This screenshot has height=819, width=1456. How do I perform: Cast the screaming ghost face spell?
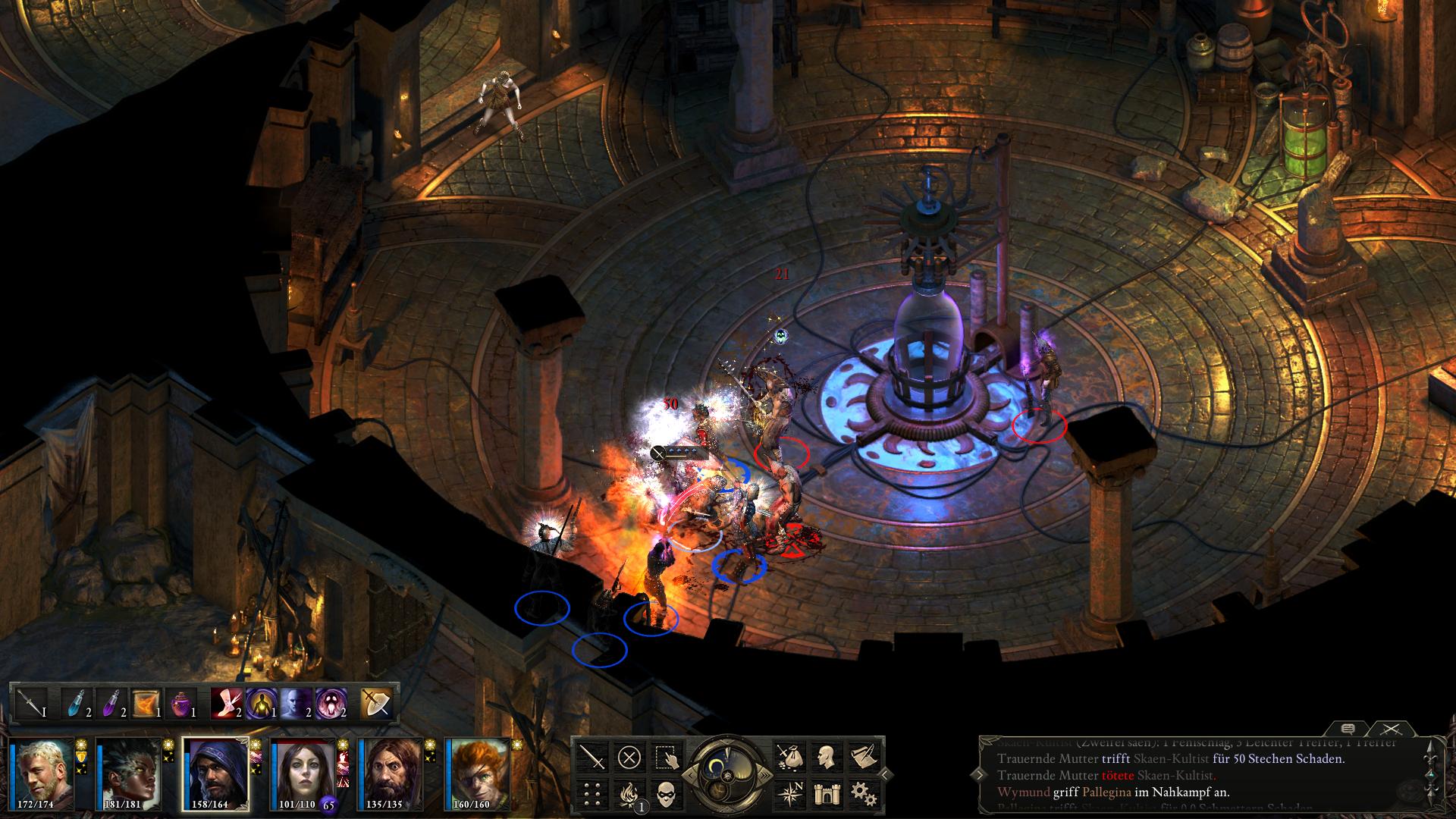(331, 703)
